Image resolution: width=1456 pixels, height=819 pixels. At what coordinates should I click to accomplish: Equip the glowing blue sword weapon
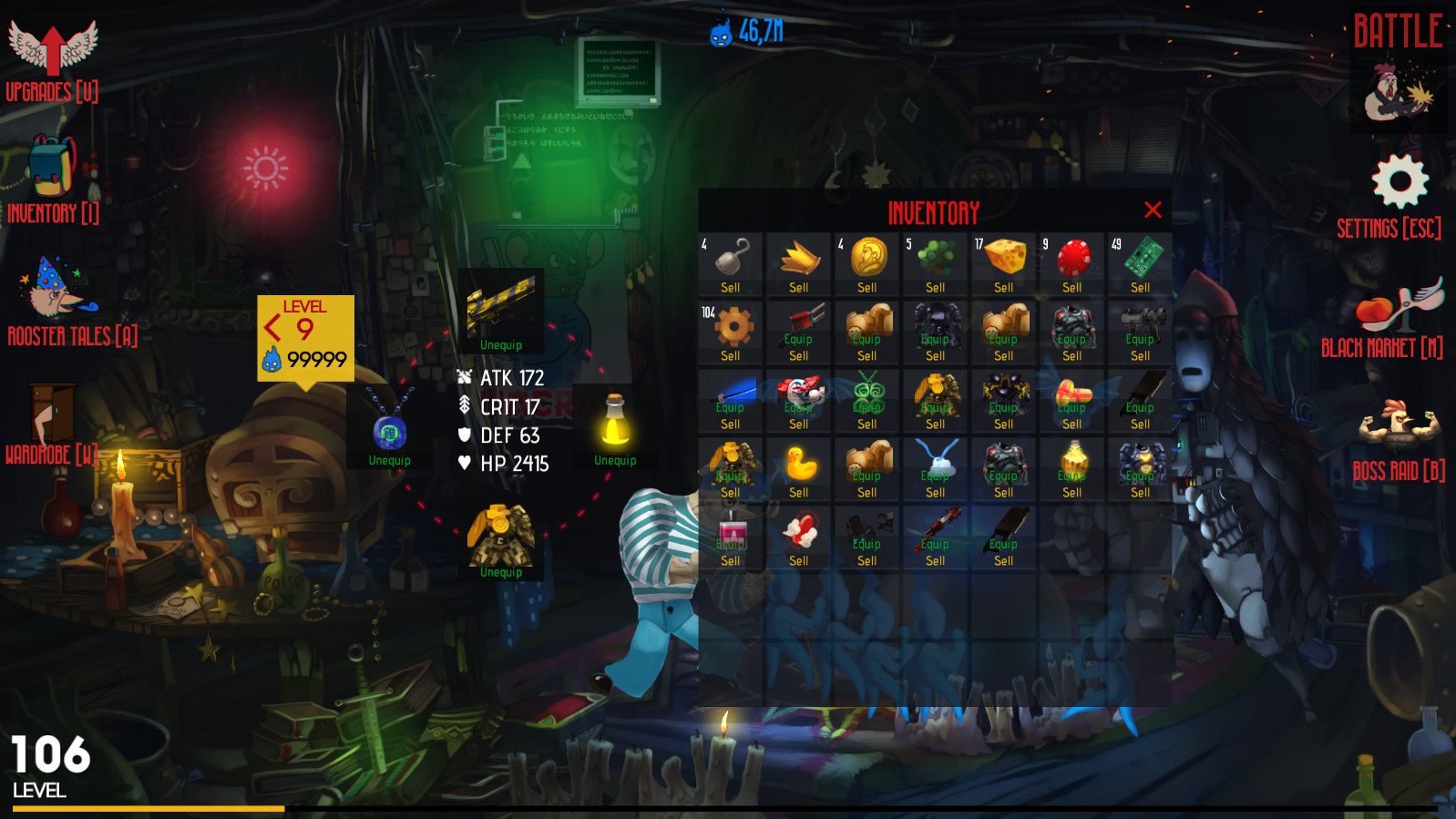click(x=729, y=407)
